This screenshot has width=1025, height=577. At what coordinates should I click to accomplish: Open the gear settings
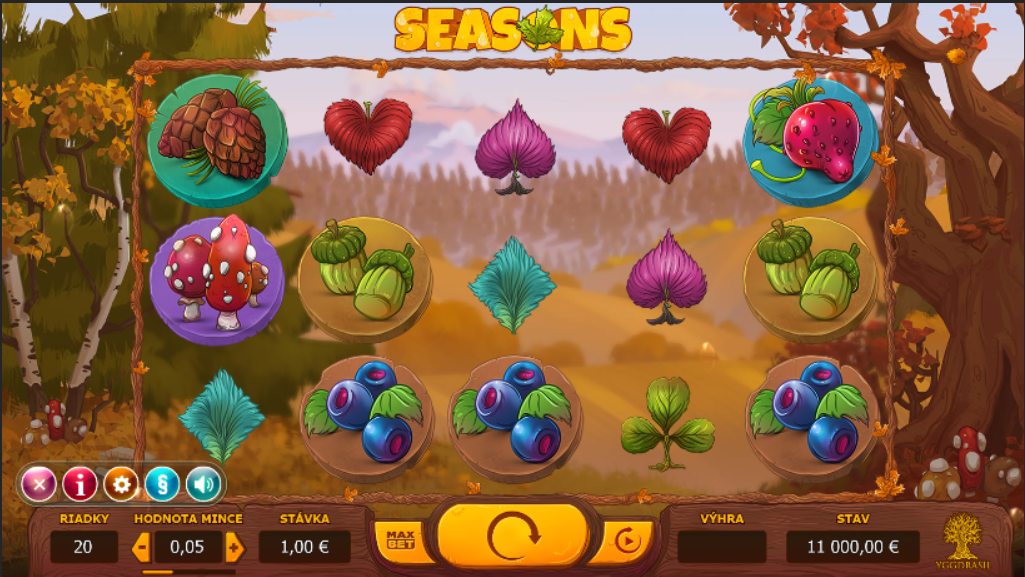point(121,485)
